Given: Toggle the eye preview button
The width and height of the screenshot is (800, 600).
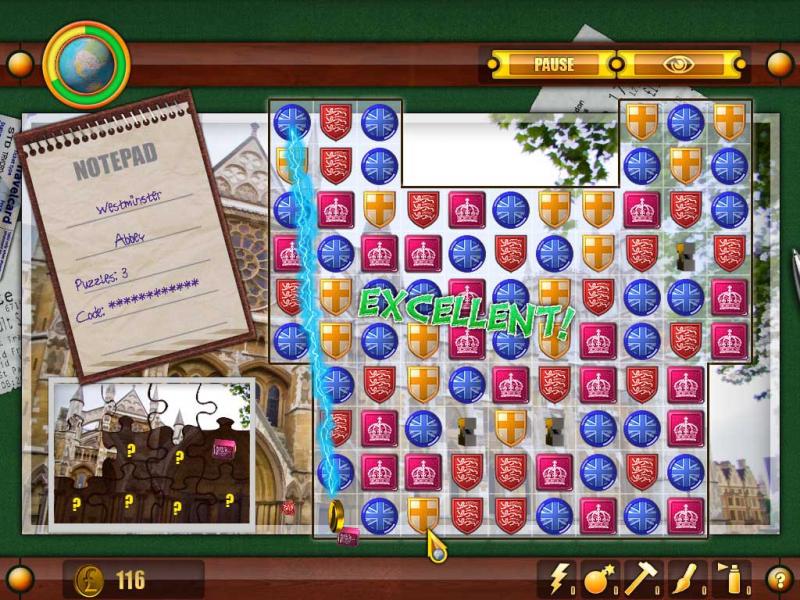Looking at the screenshot, I should tap(681, 65).
